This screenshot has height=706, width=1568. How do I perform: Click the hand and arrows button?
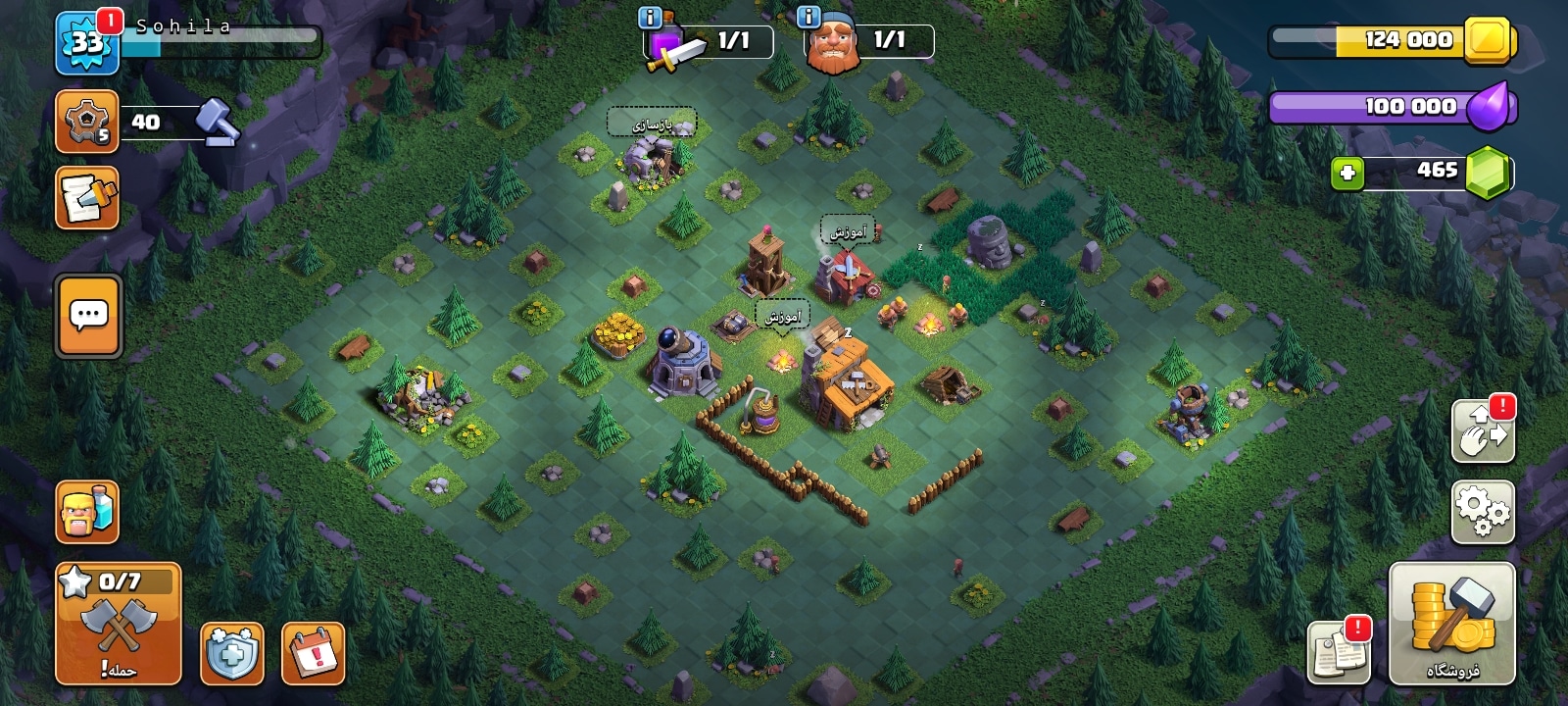coord(1483,430)
